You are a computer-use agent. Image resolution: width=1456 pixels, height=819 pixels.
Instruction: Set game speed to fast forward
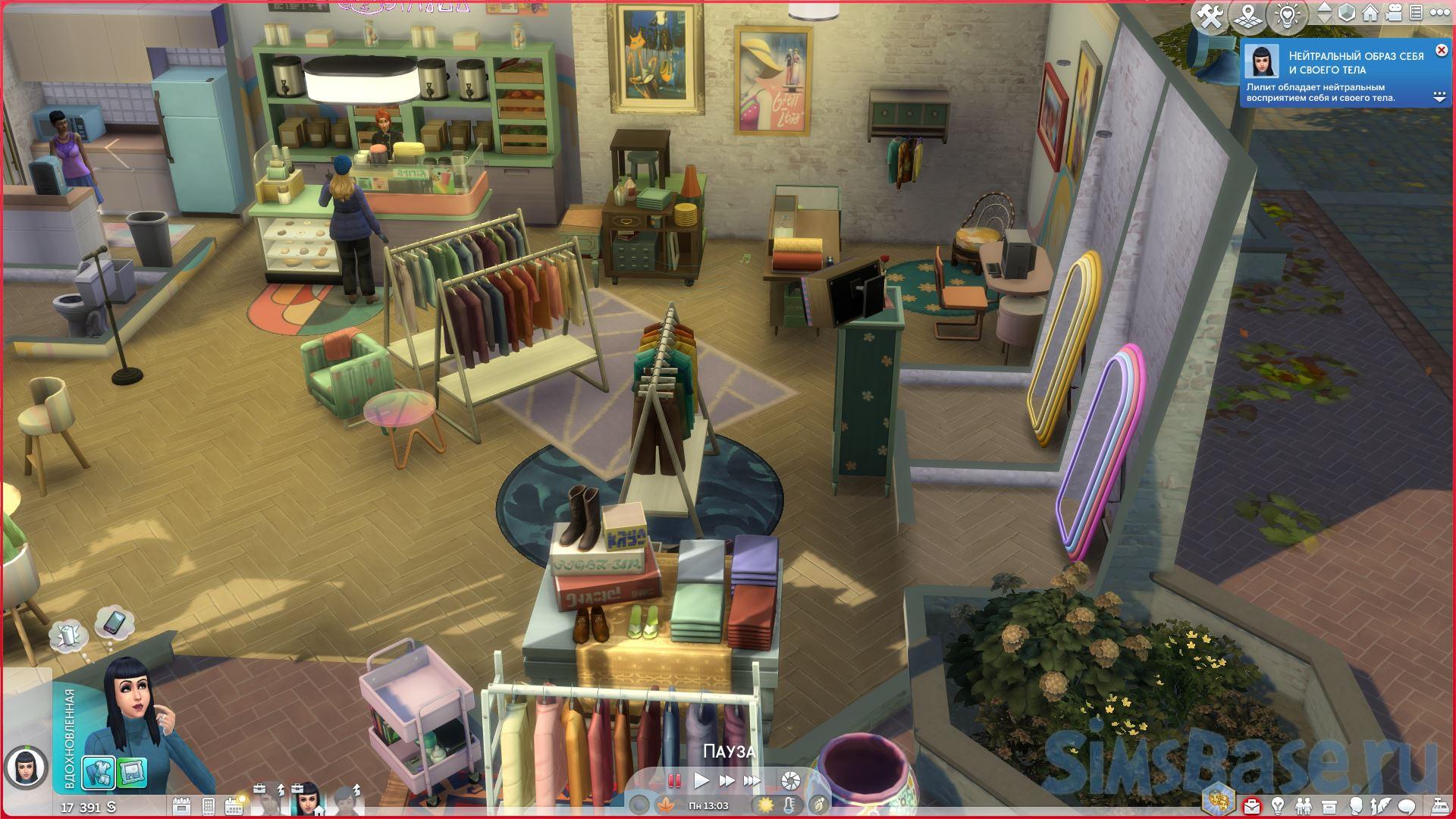[x=726, y=780]
